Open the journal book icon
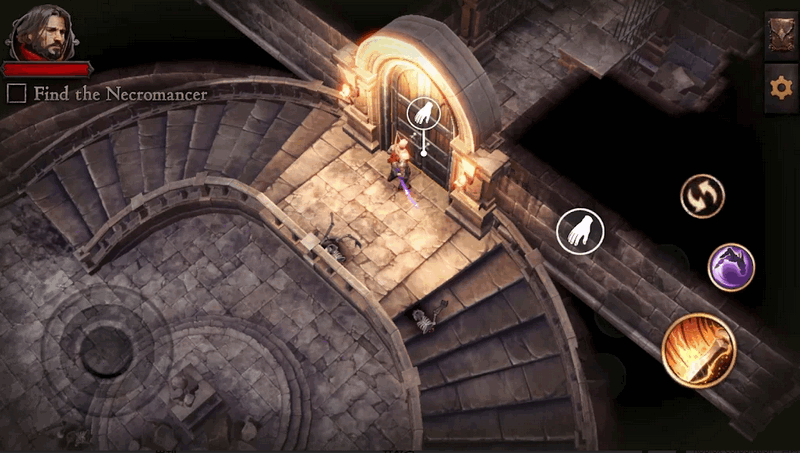This screenshot has width=800, height=453. pos(781,36)
